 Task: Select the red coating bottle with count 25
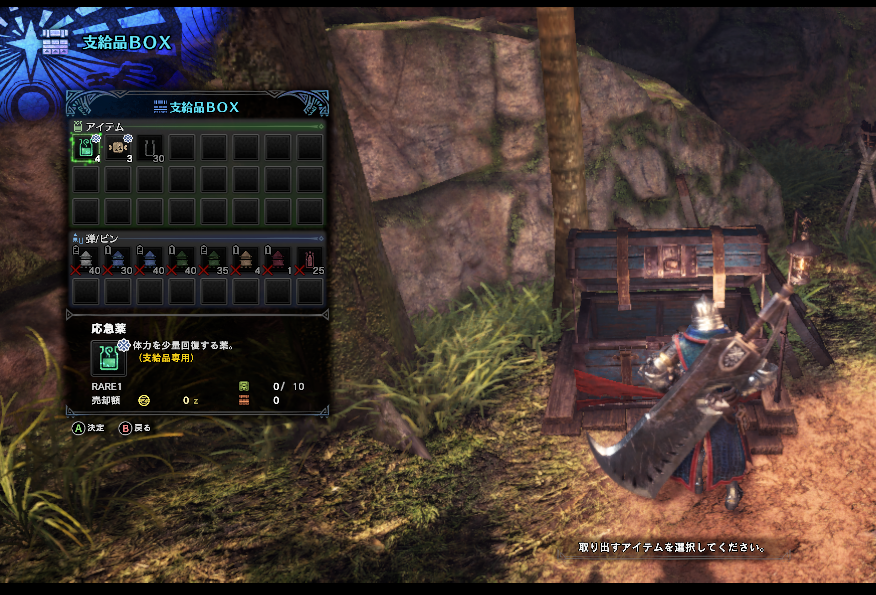coord(310,260)
